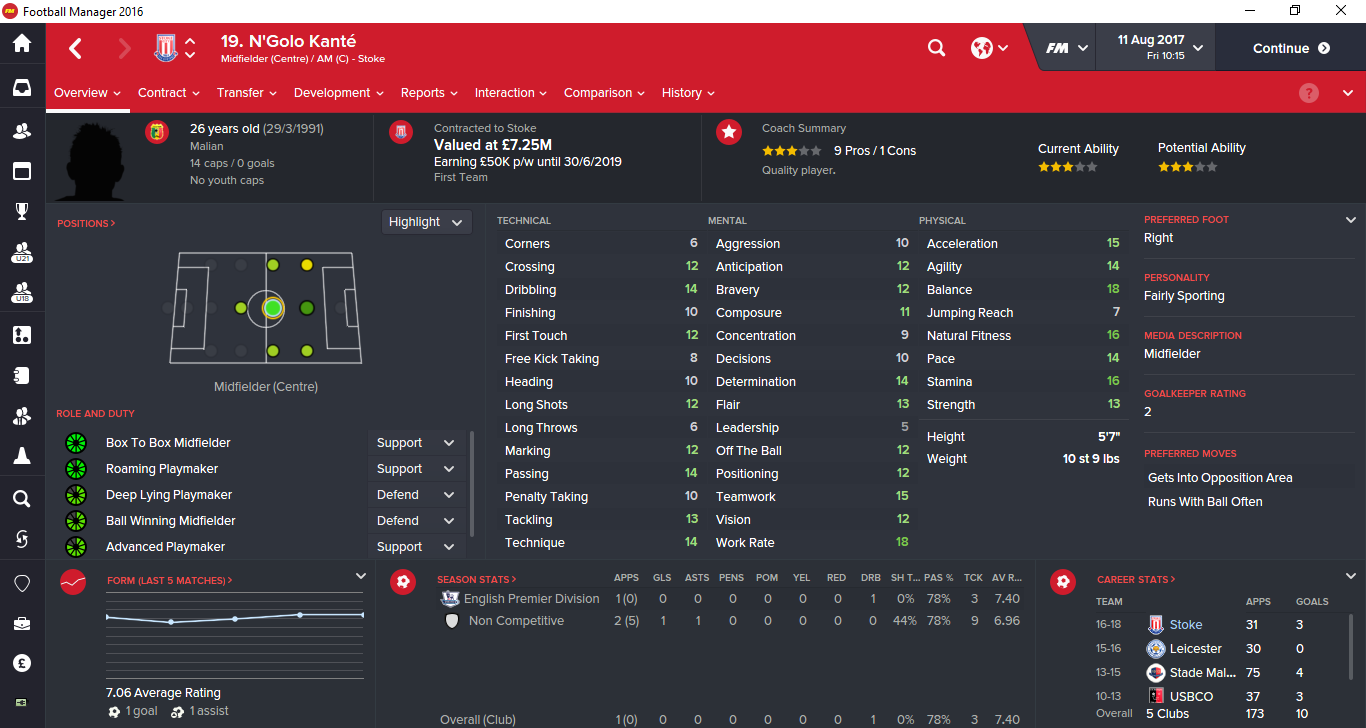Click the search magnifying glass in the top bar

click(936, 47)
